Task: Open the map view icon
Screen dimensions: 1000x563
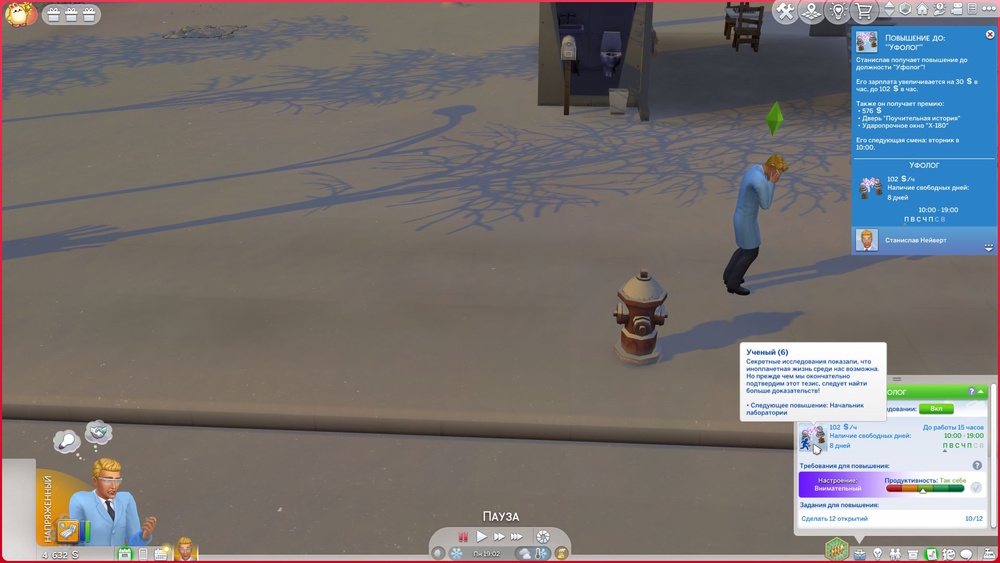Action: [x=812, y=12]
